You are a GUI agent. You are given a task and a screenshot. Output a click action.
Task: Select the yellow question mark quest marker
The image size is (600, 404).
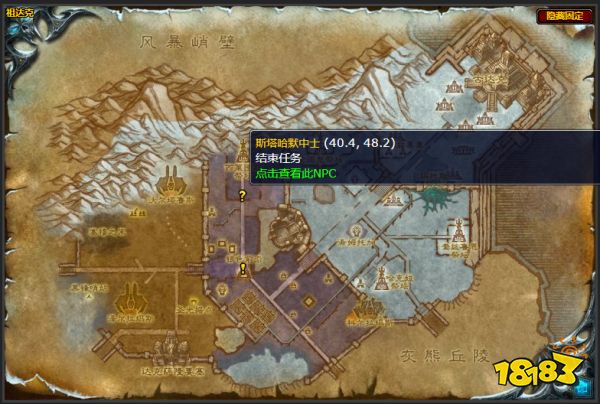click(242, 196)
